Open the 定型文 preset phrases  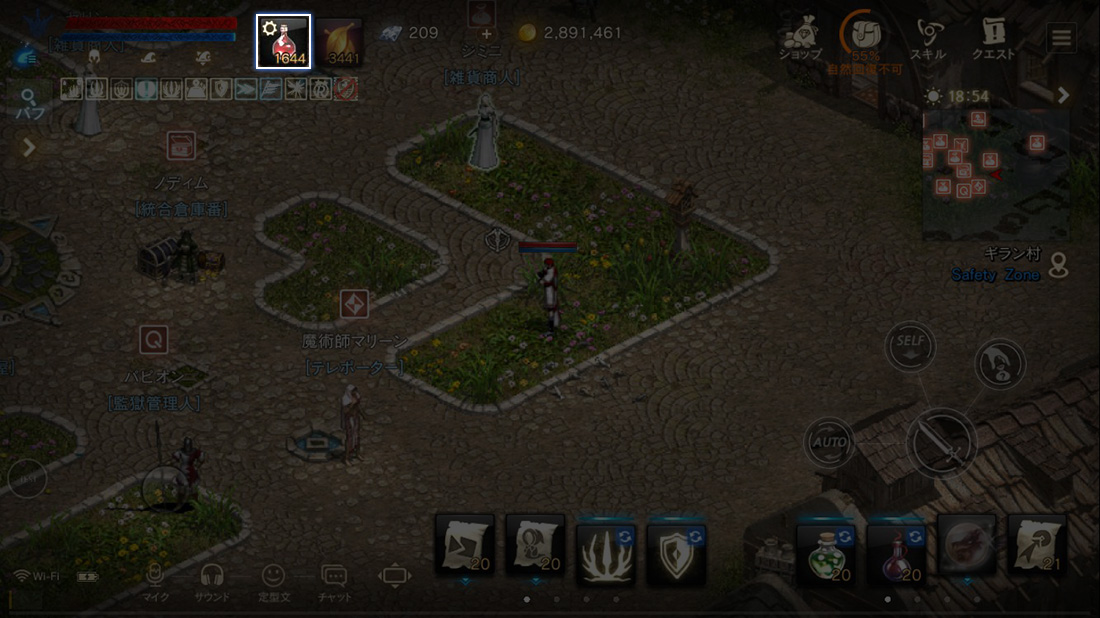point(273,581)
